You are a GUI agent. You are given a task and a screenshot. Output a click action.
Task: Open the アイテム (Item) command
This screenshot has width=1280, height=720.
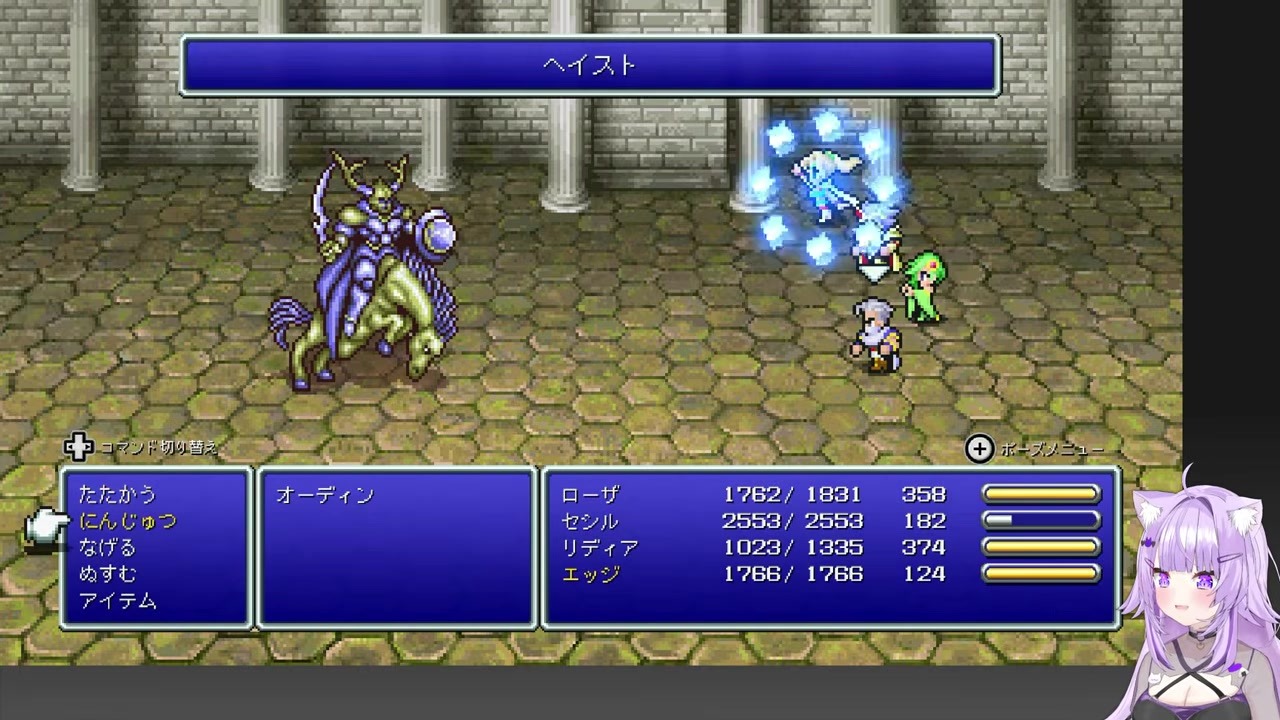[x=118, y=601]
